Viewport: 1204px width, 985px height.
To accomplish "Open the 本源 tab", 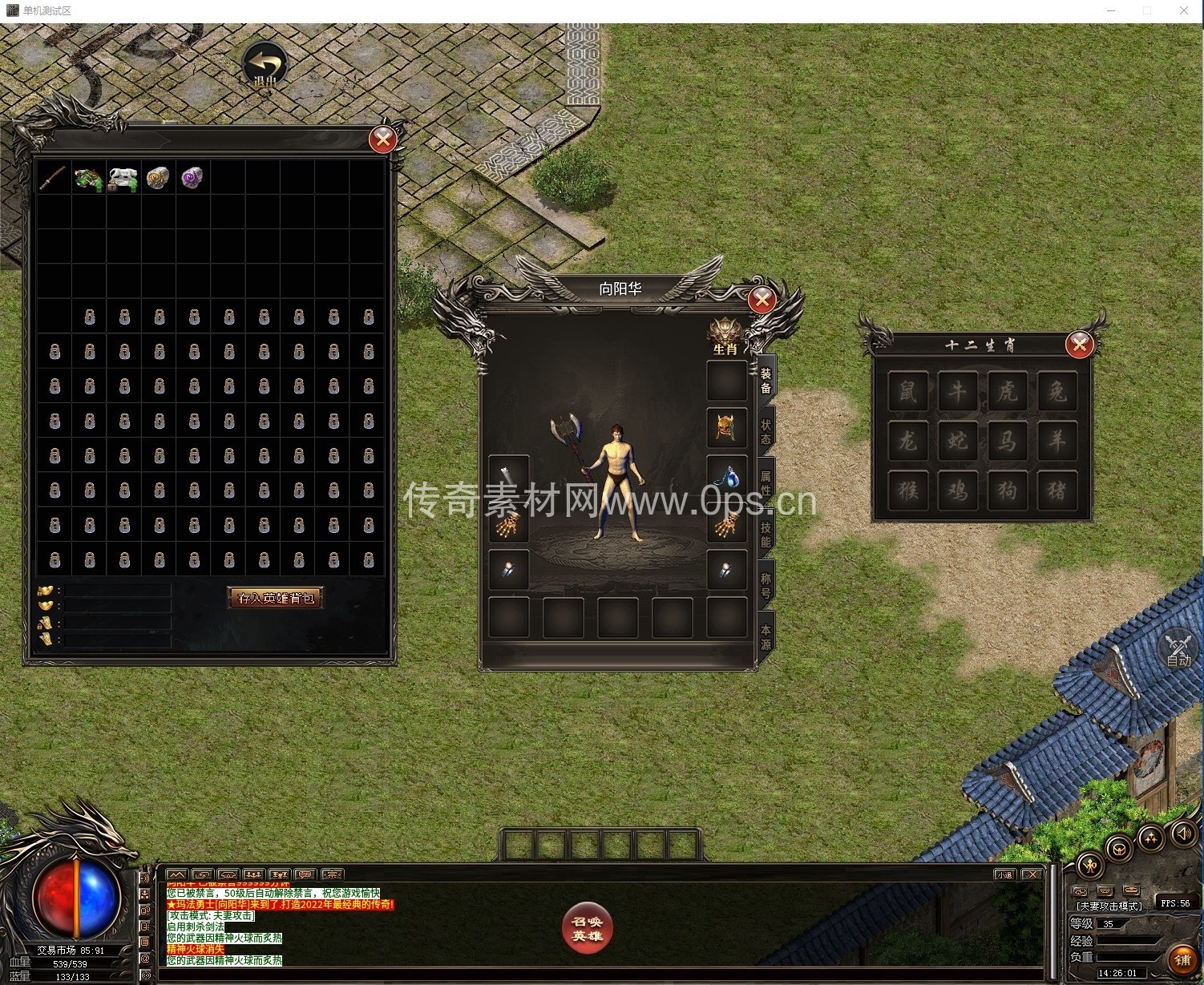I will 766,636.
